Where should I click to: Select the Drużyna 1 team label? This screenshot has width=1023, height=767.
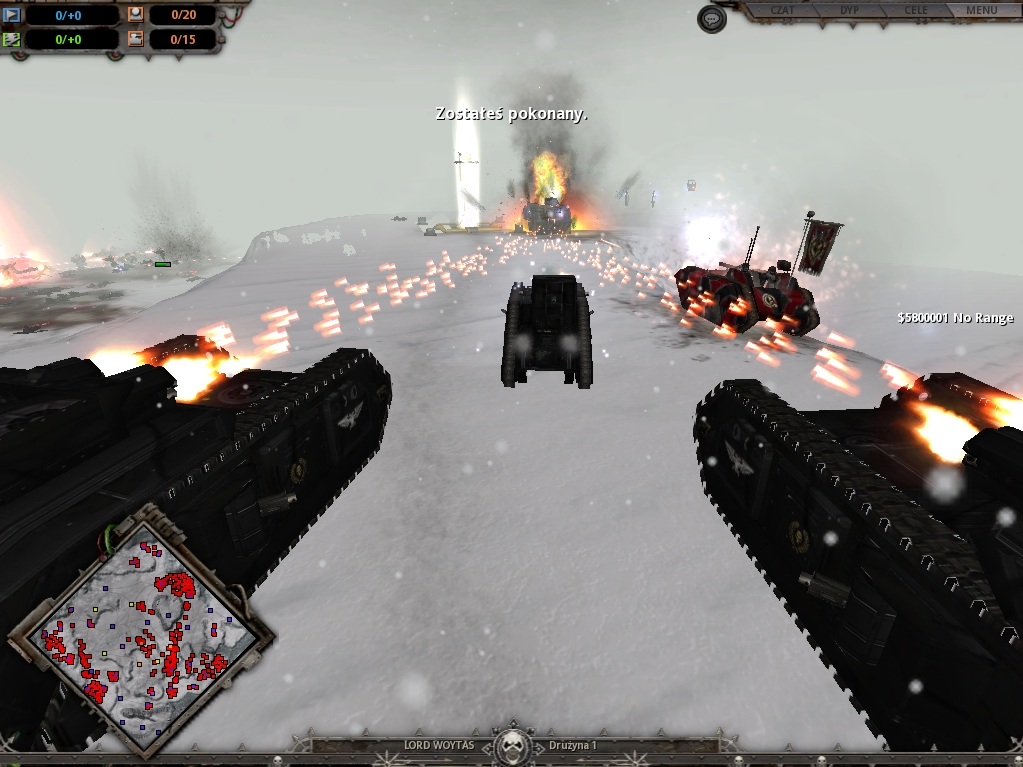[573, 746]
